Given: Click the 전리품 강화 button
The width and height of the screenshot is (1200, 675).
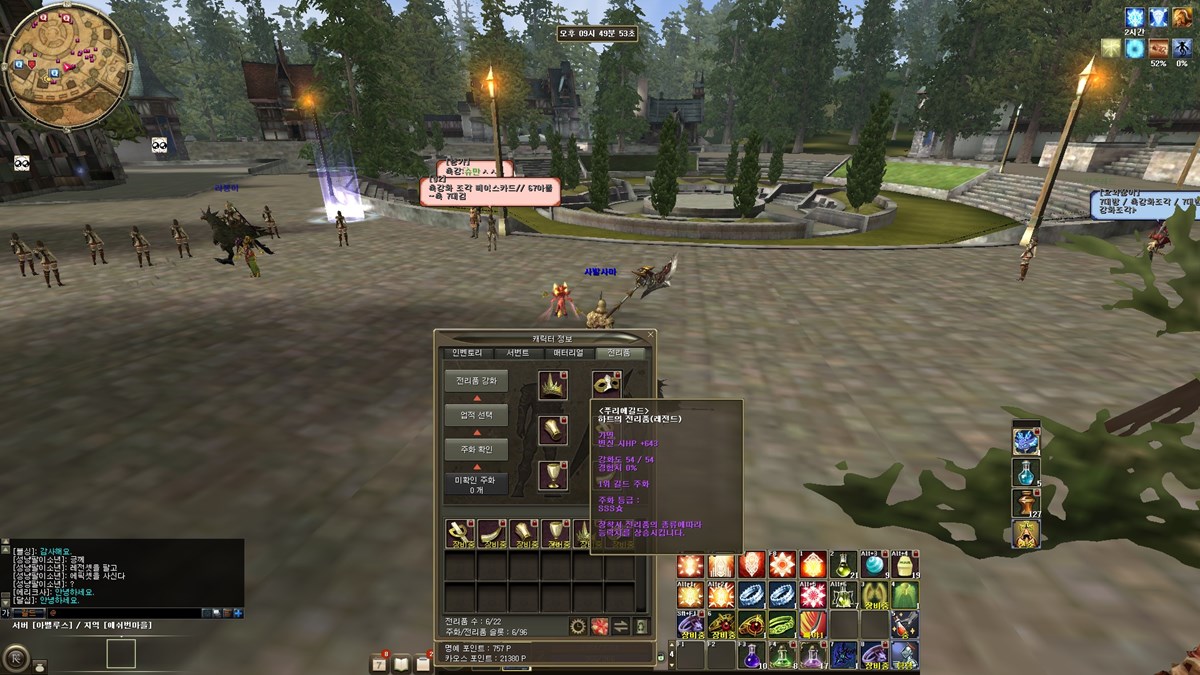Looking at the screenshot, I should click(x=476, y=381).
